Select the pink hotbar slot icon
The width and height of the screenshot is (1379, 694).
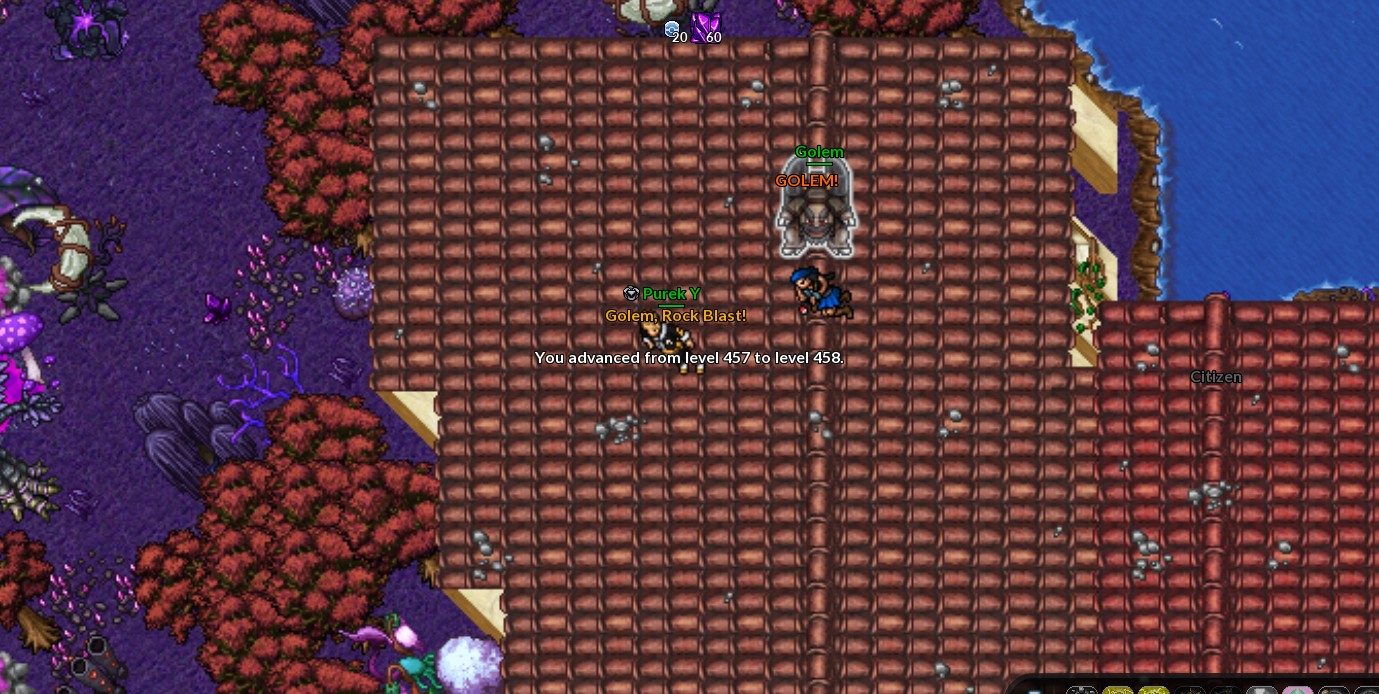[x=1297, y=689]
